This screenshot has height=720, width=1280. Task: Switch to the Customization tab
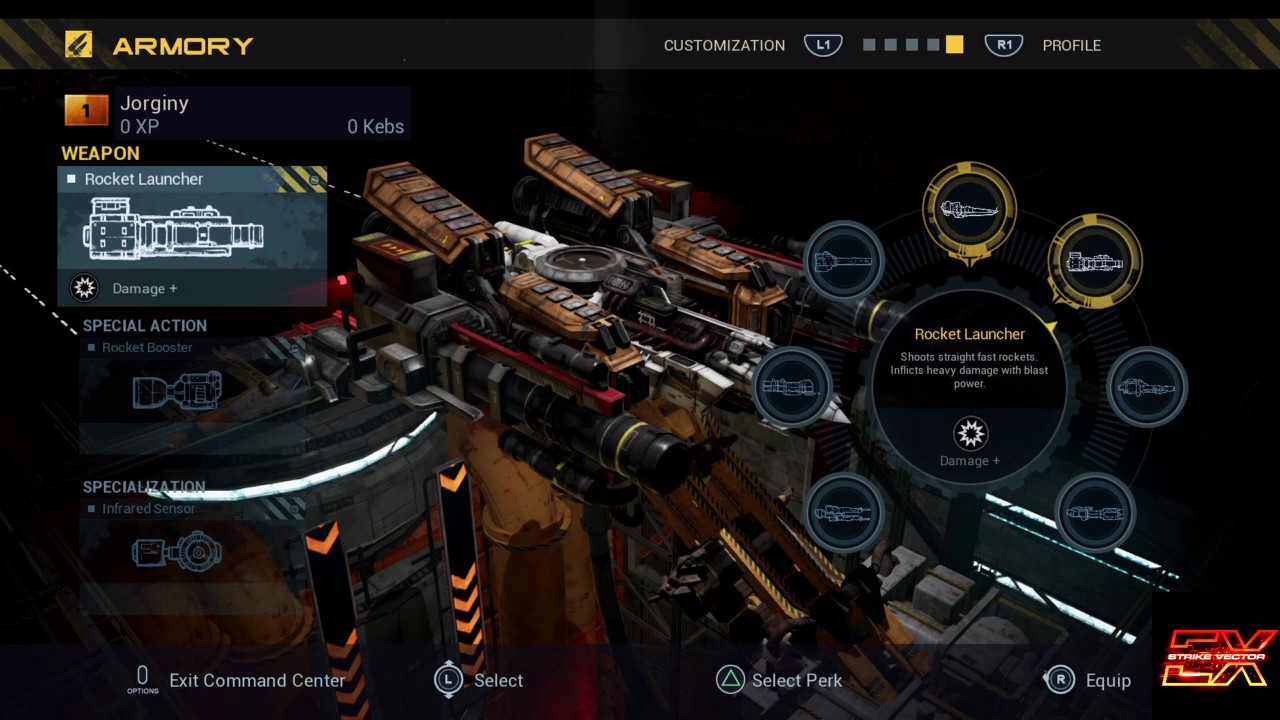coord(724,45)
